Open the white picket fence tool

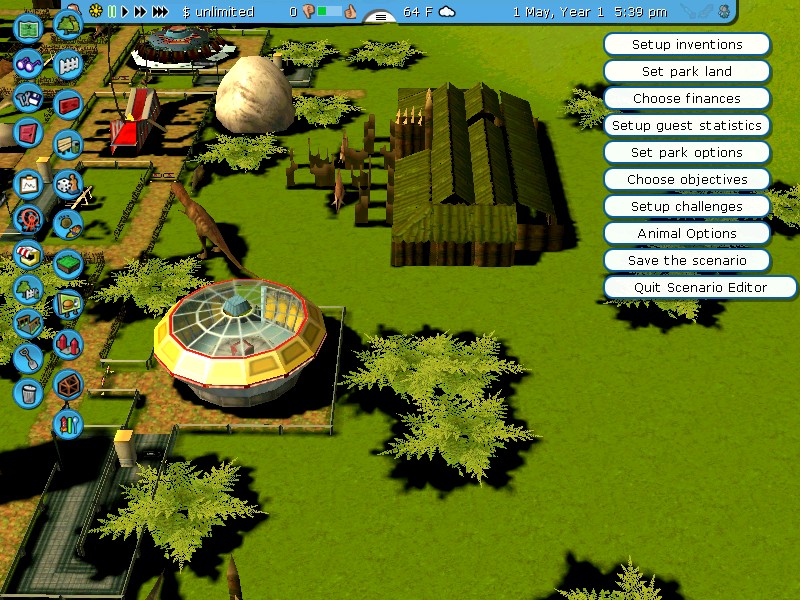coord(67,66)
